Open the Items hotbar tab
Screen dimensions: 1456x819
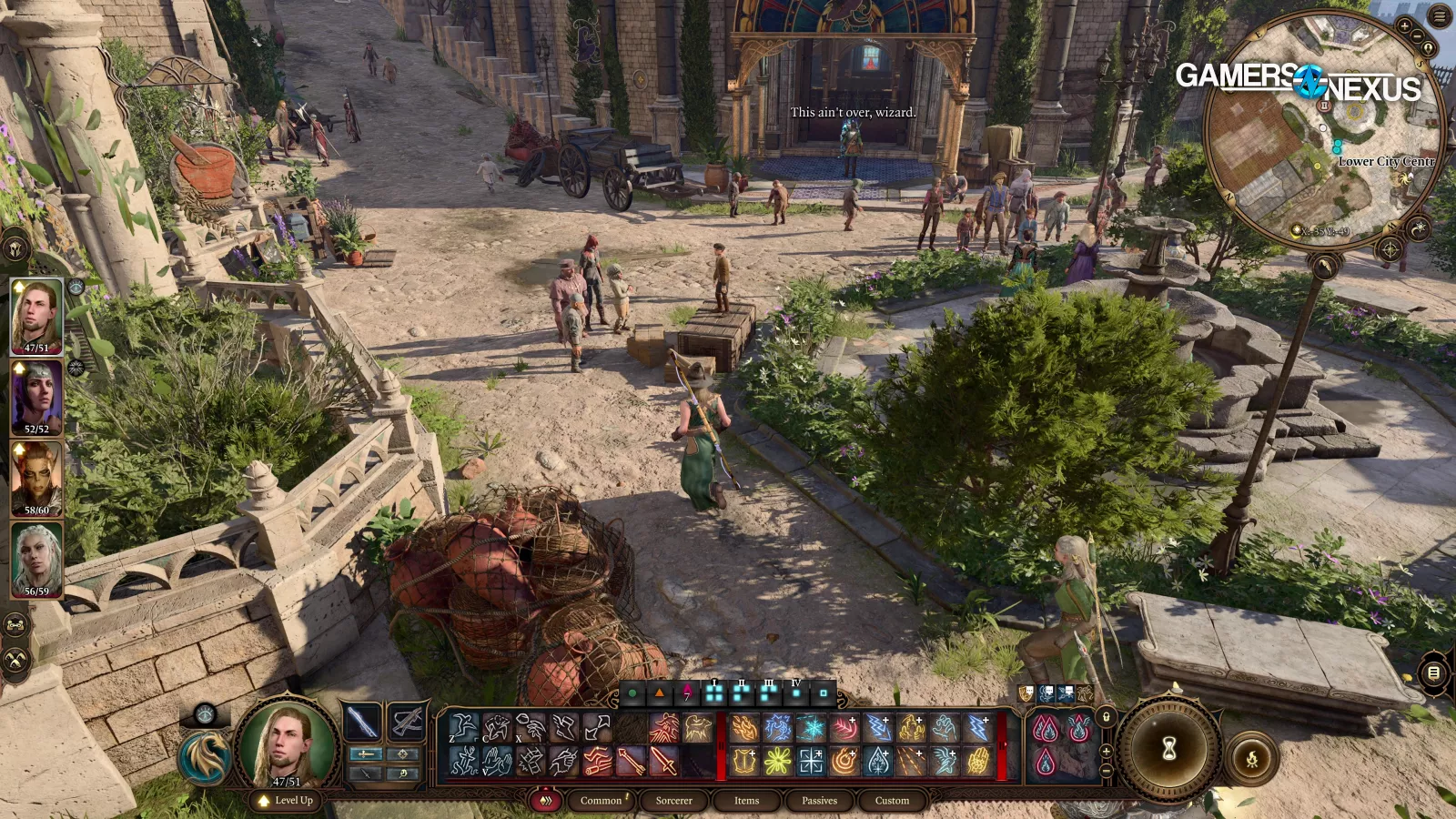[x=746, y=801]
